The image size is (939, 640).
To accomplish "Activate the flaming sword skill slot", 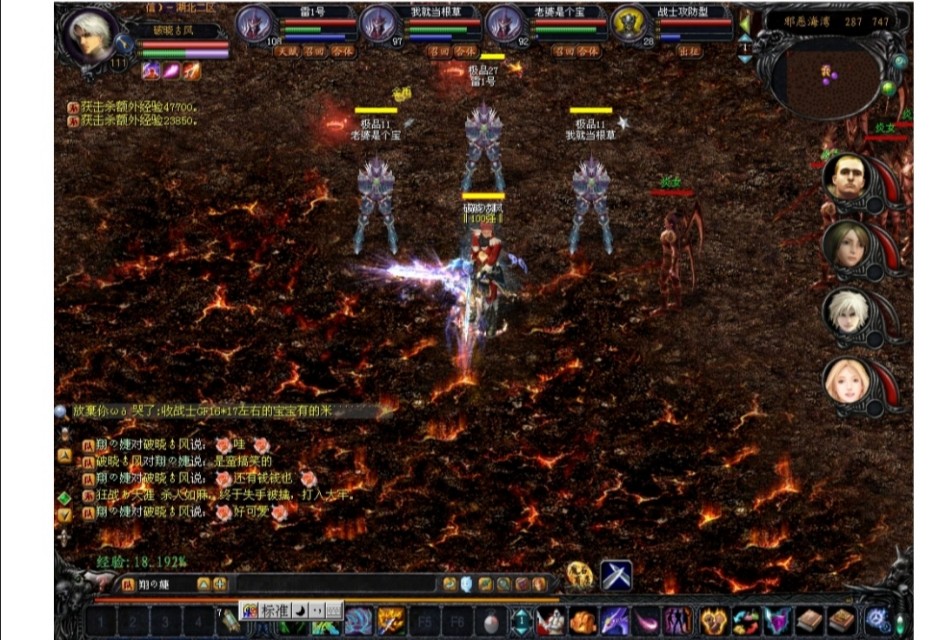I will pos(391,621).
